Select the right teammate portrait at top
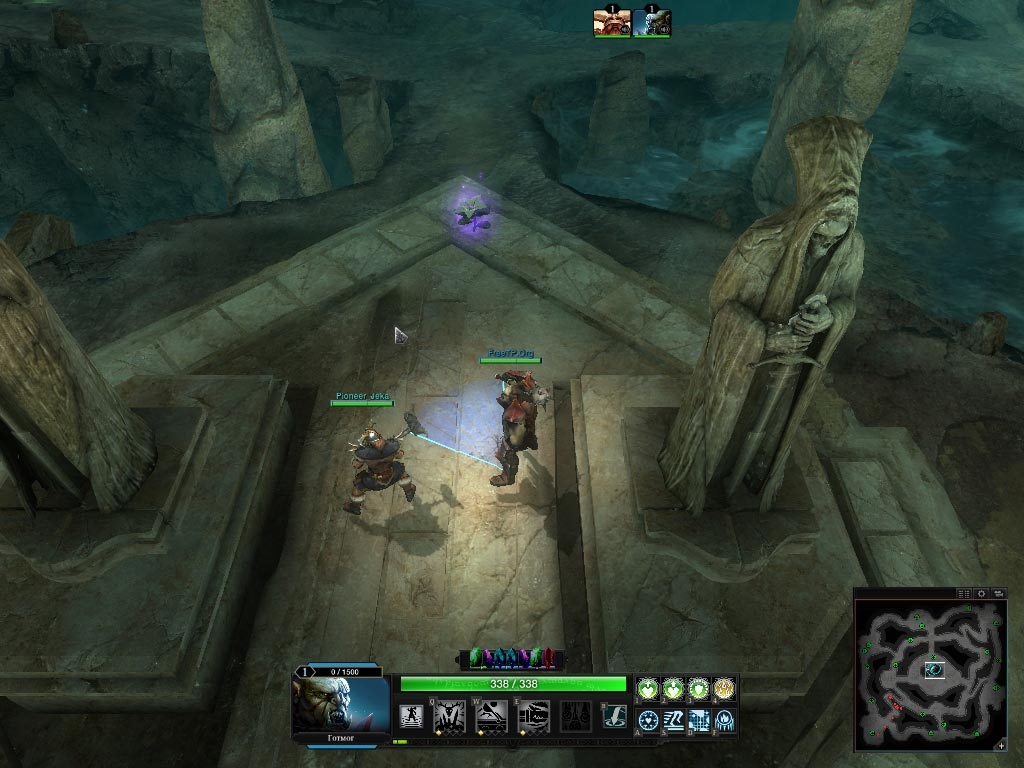 click(652, 23)
